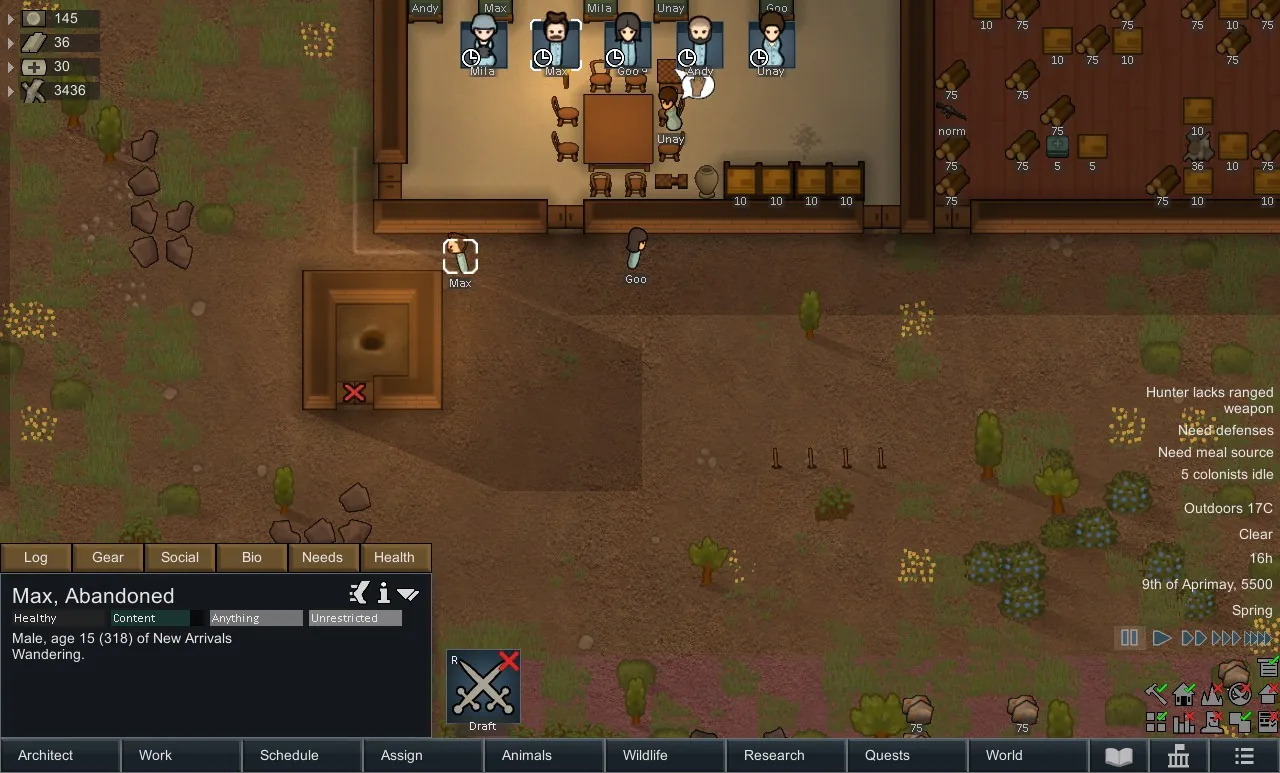The width and height of the screenshot is (1280, 773).
Task: Select Mila's portrait in the colonist bar
Action: click(x=483, y=44)
